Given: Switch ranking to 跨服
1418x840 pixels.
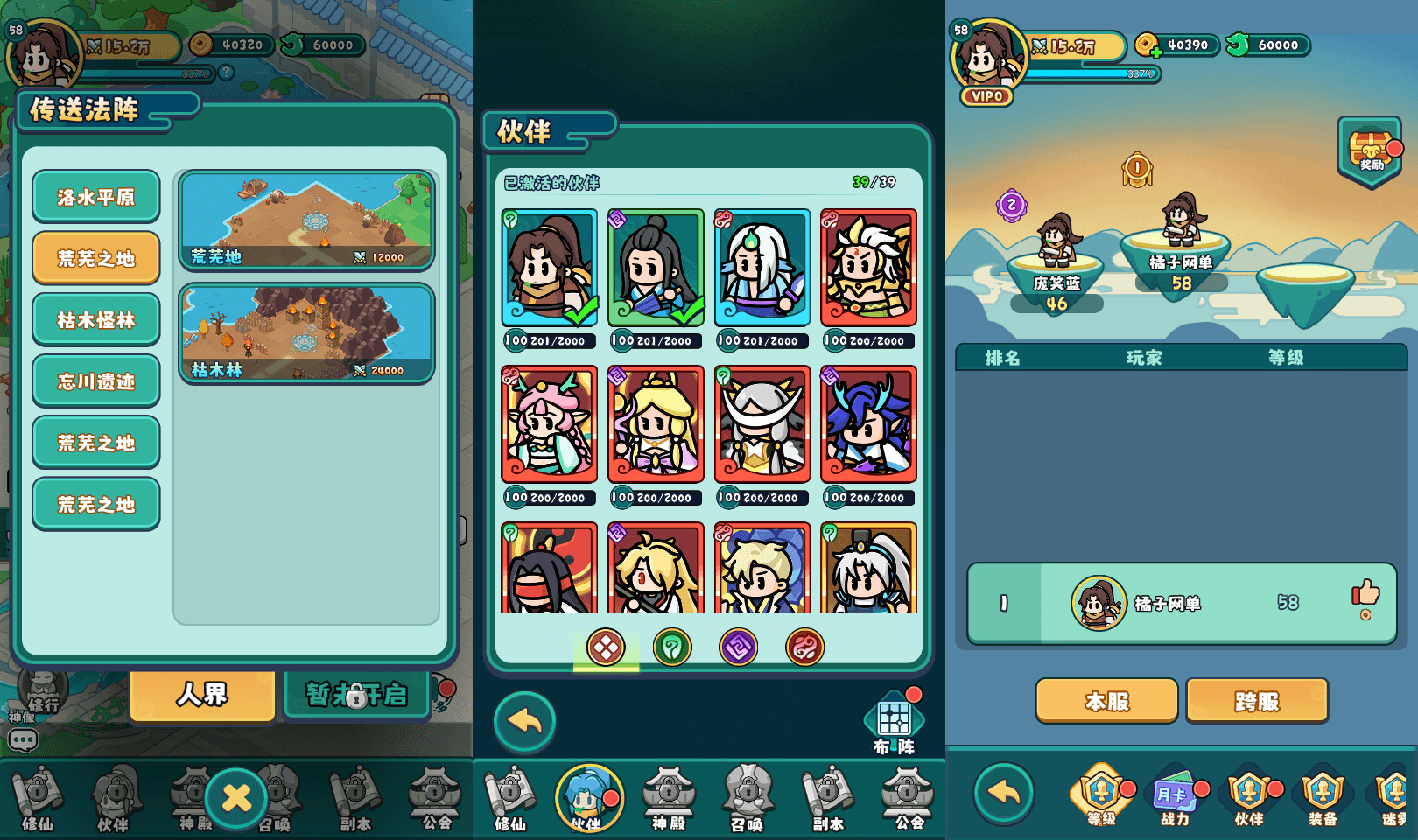Looking at the screenshot, I should click(x=1257, y=701).
